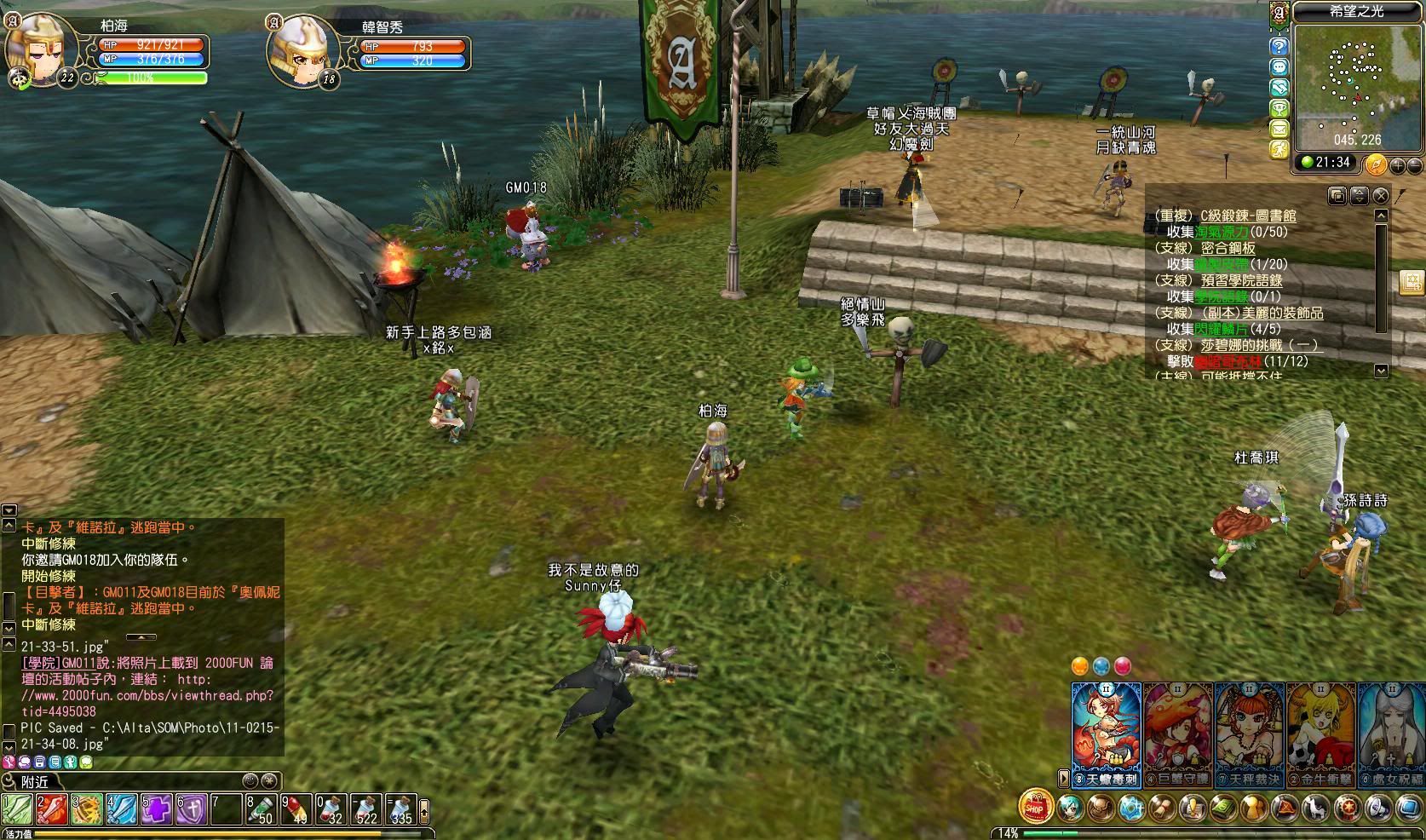Activate the red flaming sword skill
This screenshot has height=840, width=1426.
click(x=52, y=808)
